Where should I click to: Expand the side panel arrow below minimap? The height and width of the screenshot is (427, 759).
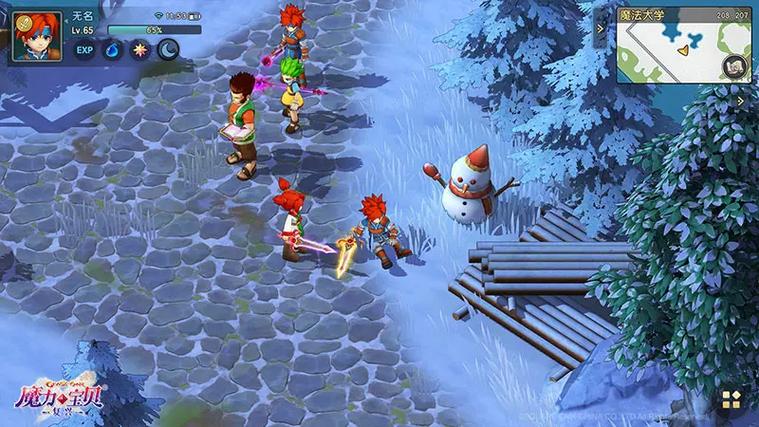740,100
